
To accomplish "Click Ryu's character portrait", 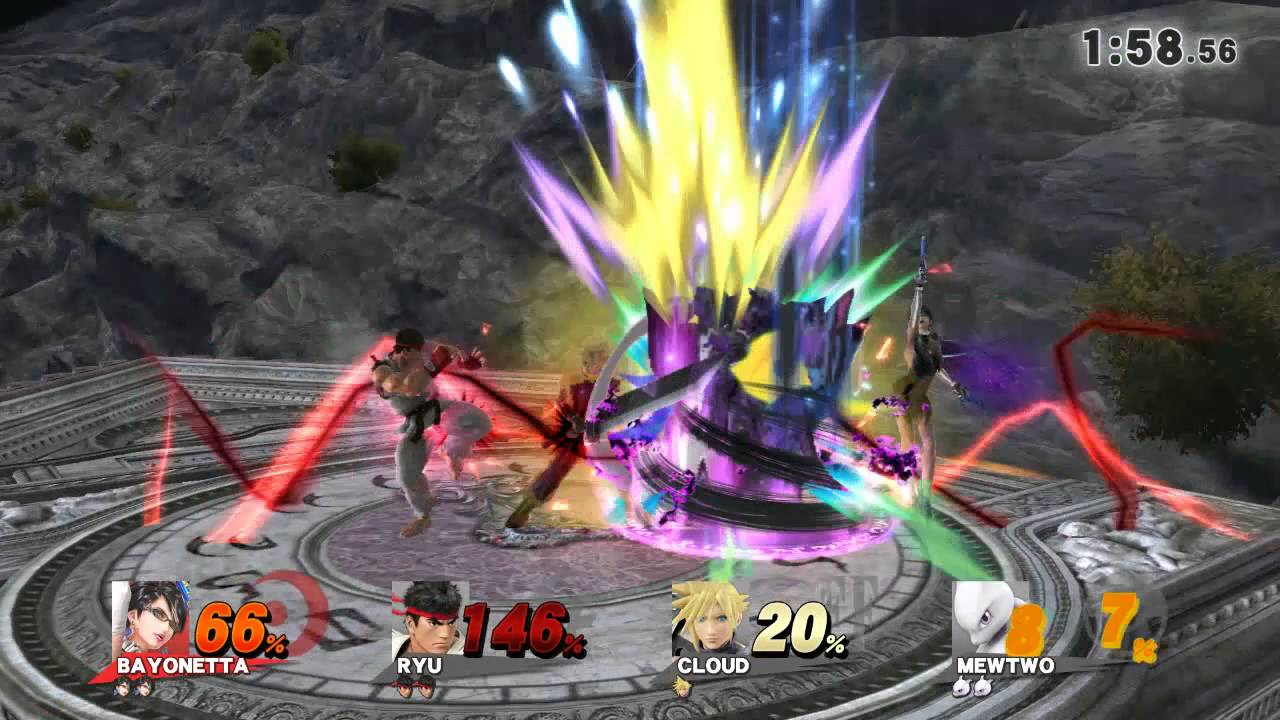I will [428, 618].
